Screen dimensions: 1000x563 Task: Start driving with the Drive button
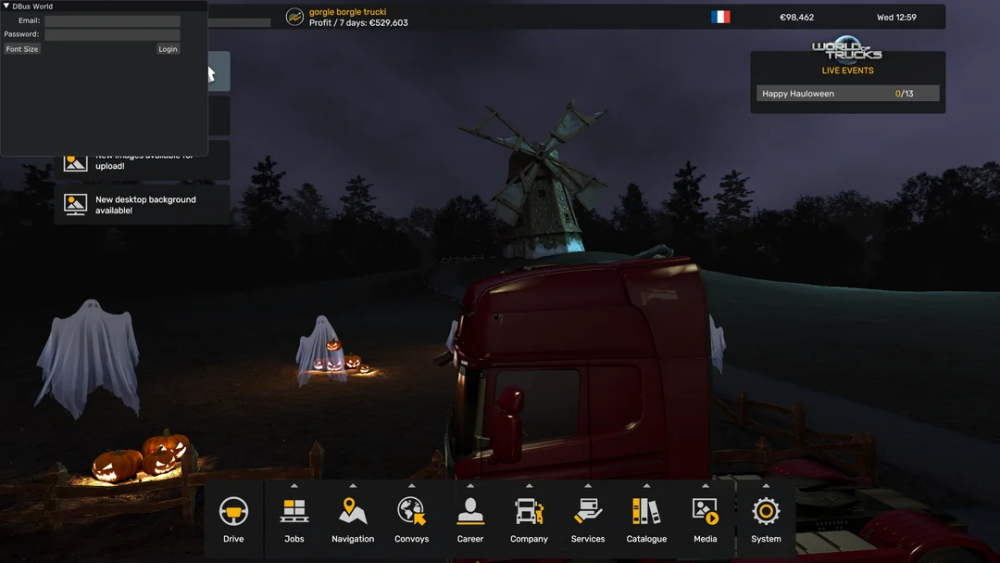[233, 520]
